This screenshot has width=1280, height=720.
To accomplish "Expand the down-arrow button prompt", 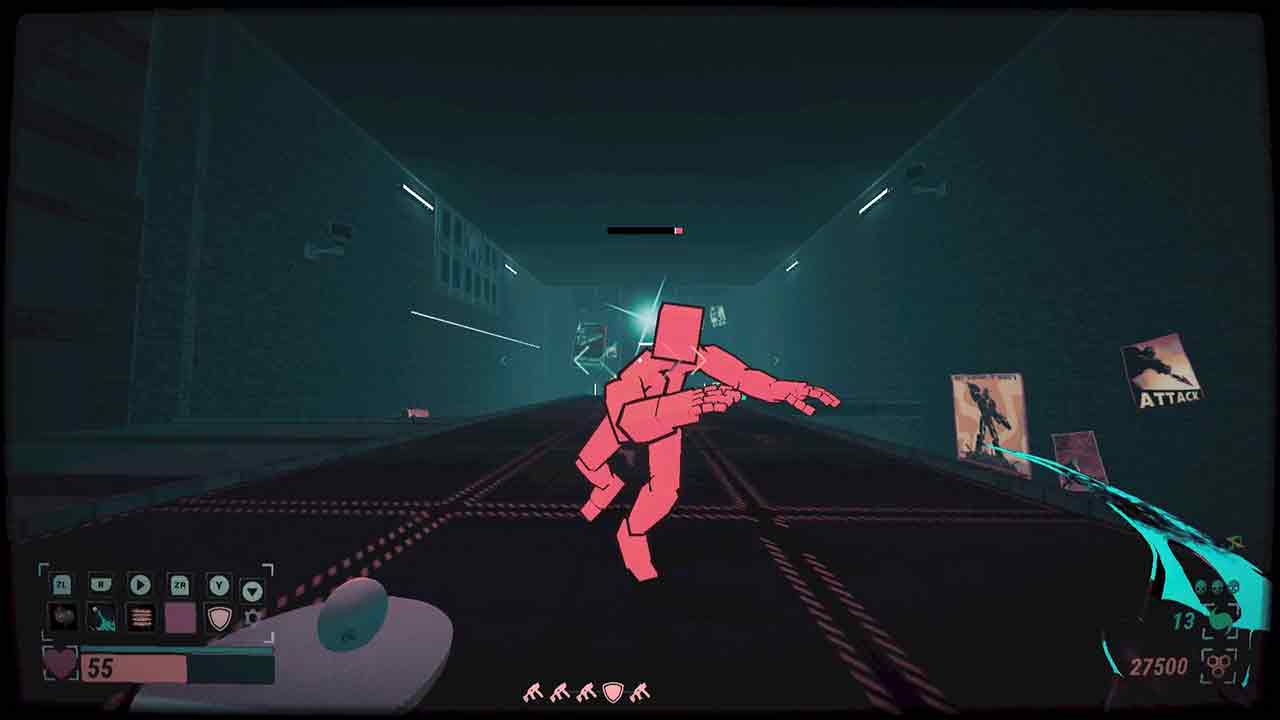I will tap(252, 588).
